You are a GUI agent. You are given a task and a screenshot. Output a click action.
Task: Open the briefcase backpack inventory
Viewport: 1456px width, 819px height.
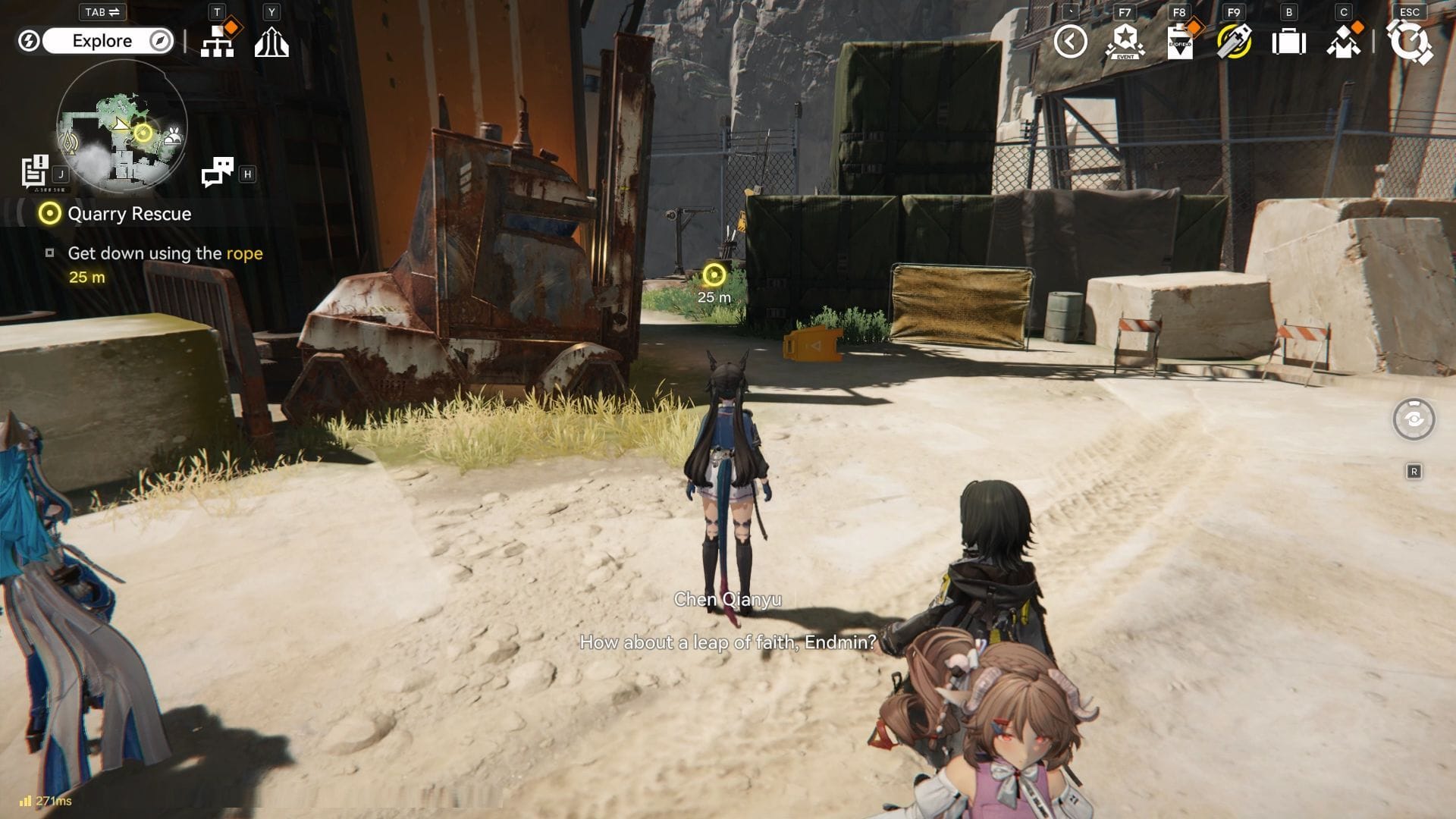pyautogui.click(x=1288, y=42)
